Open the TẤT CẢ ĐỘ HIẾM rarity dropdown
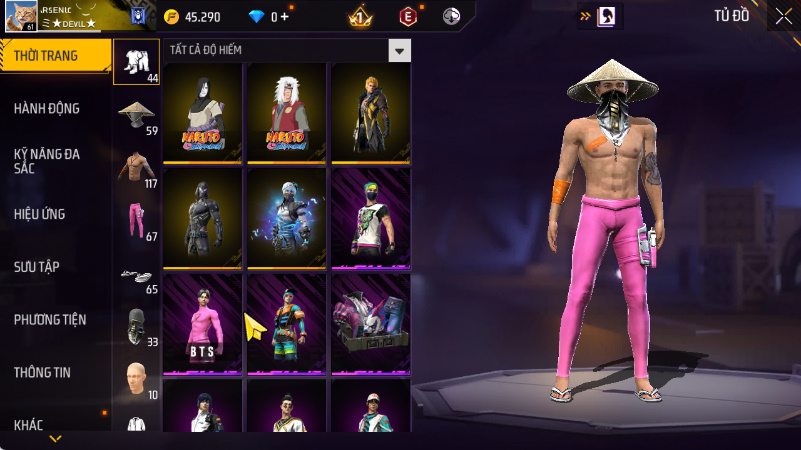801x450 pixels. tap(399, 50)
